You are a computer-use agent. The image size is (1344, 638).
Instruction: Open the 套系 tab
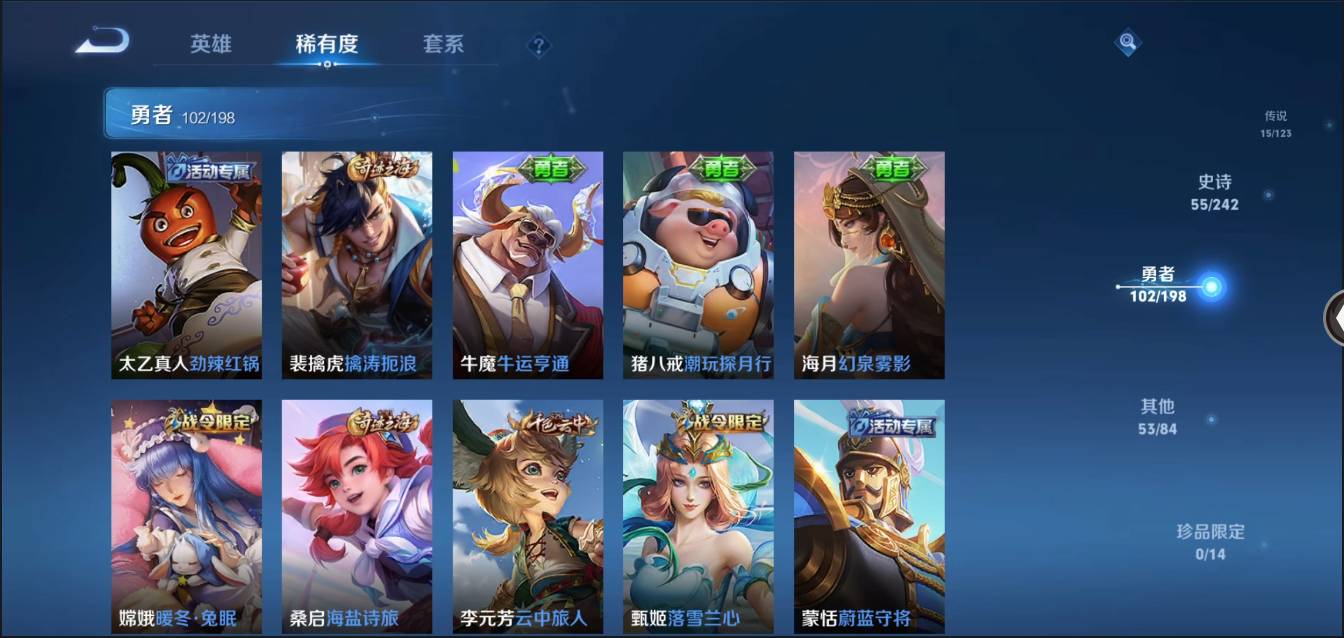(443, 44)
